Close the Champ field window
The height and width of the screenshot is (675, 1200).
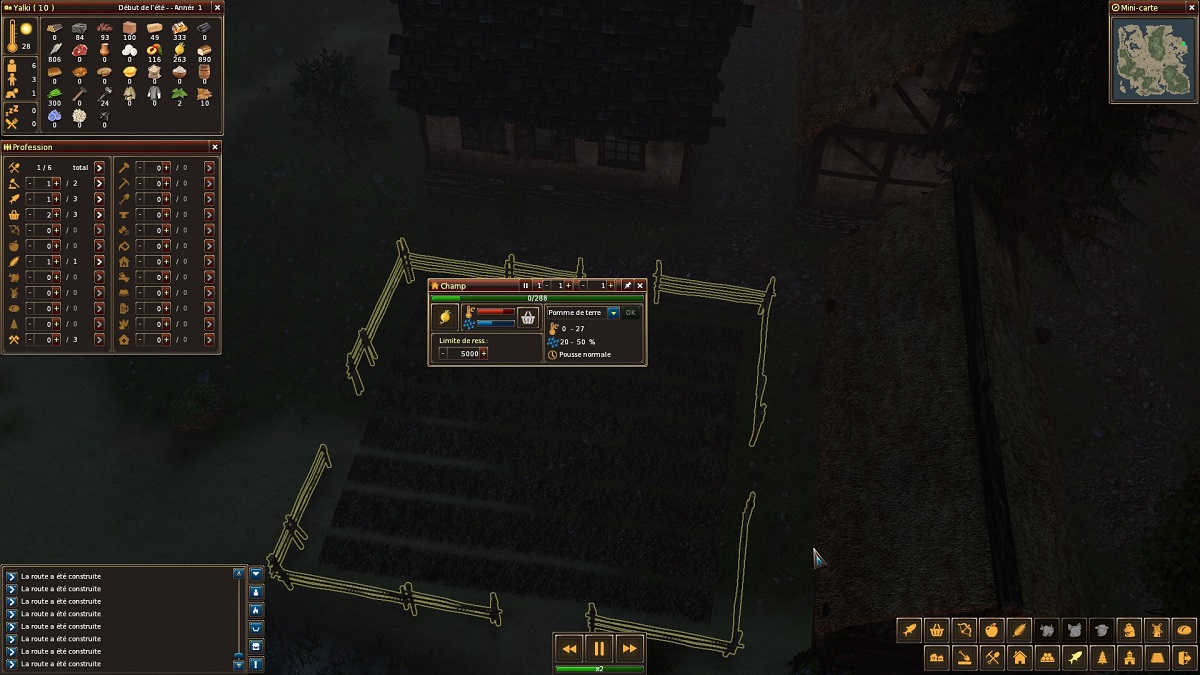[x=640, y=286]
